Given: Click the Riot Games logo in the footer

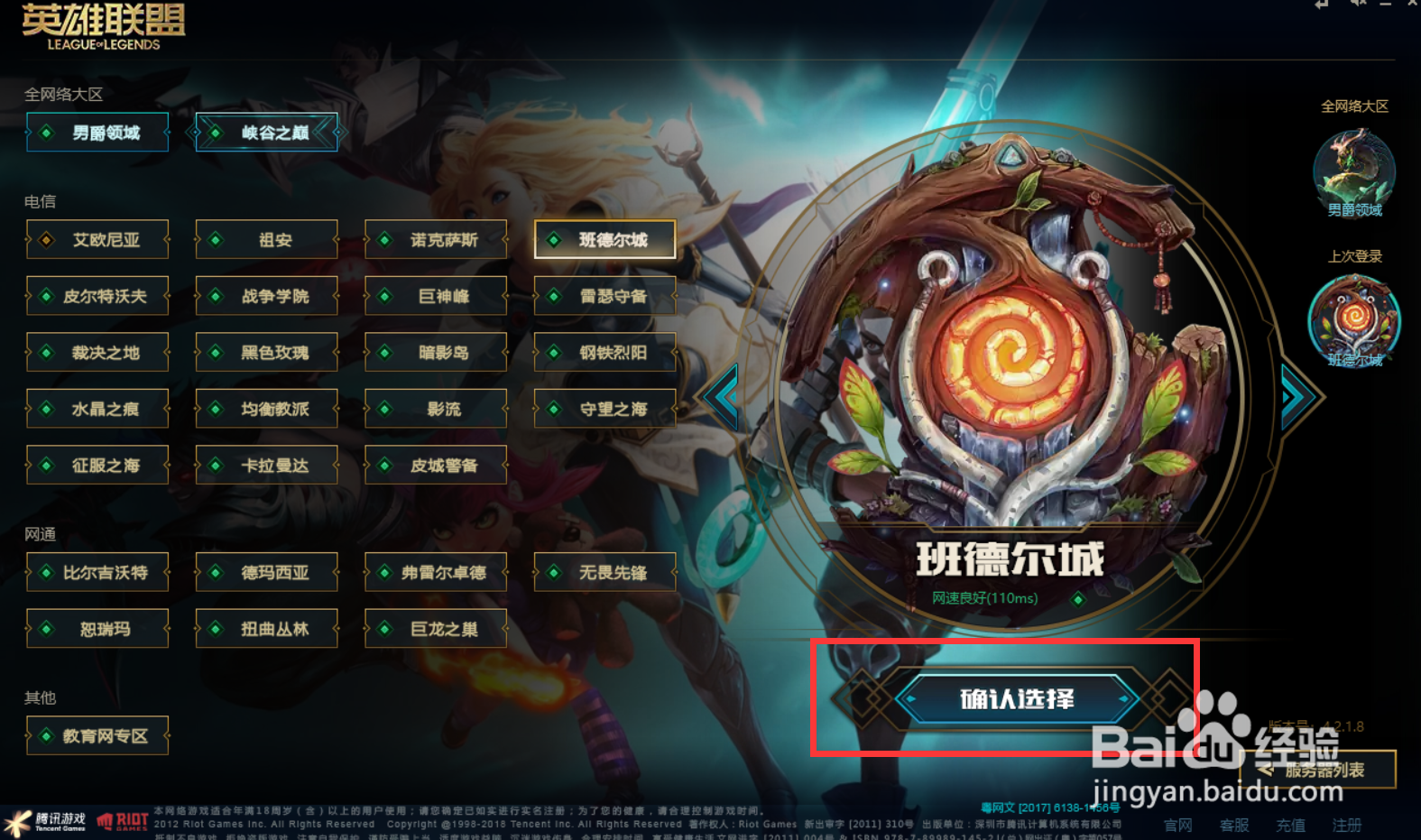Looking at the screenshot, I should tap(122, 819).
